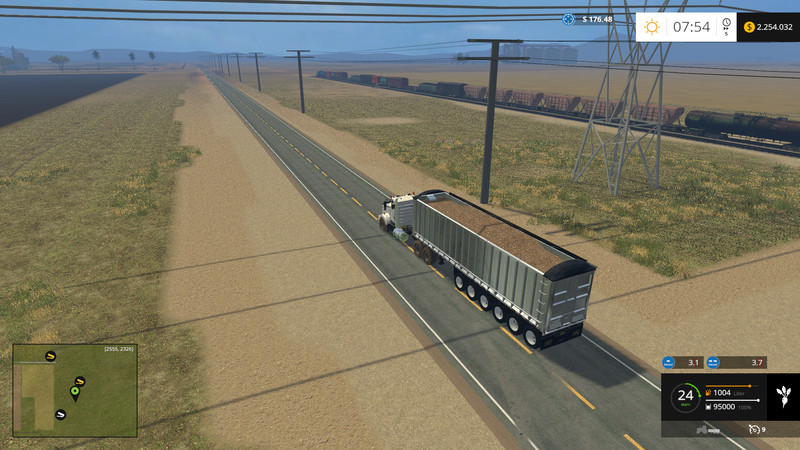Click the blue crosshair icon beside $ 176.48

[x=568, y=18]
